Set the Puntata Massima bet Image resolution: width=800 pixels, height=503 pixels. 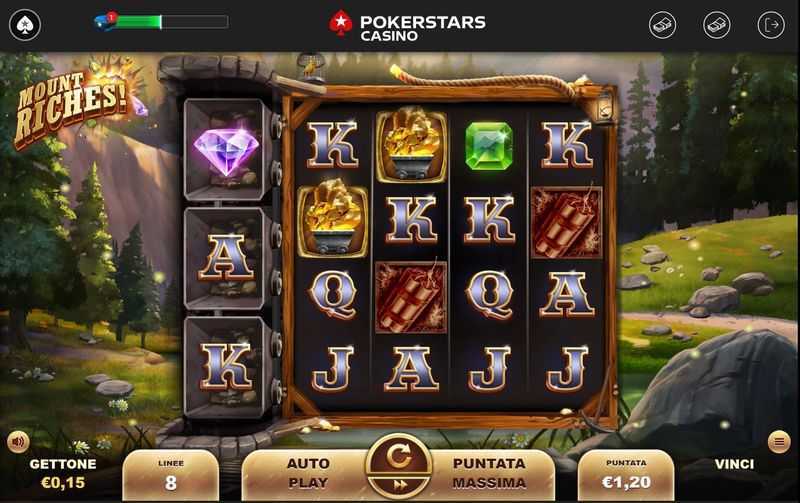coord(489,471)
